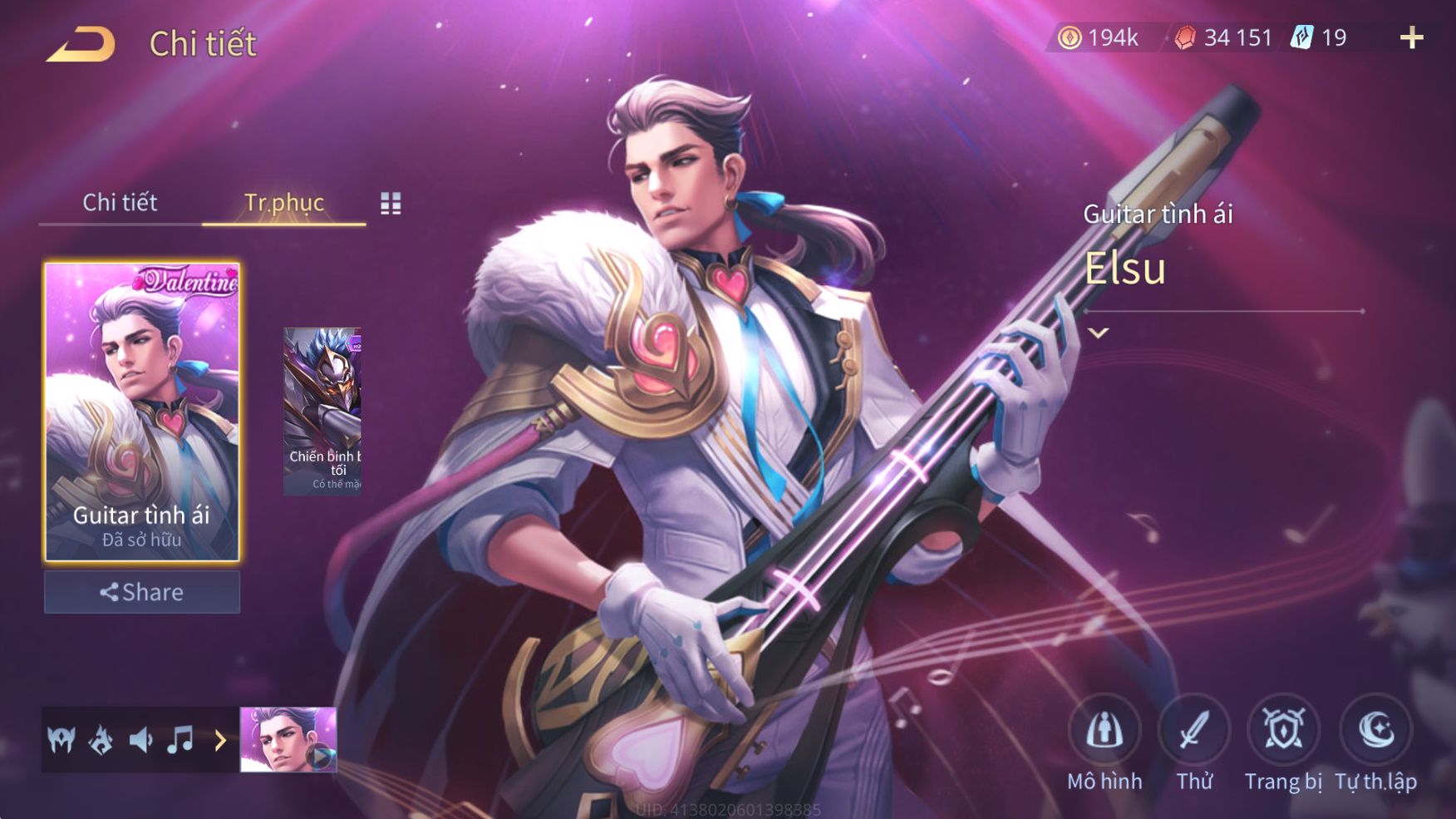Screen dimensions: 1456x819
Task: Open the skin grid view
Action: (x=391, y=203)
